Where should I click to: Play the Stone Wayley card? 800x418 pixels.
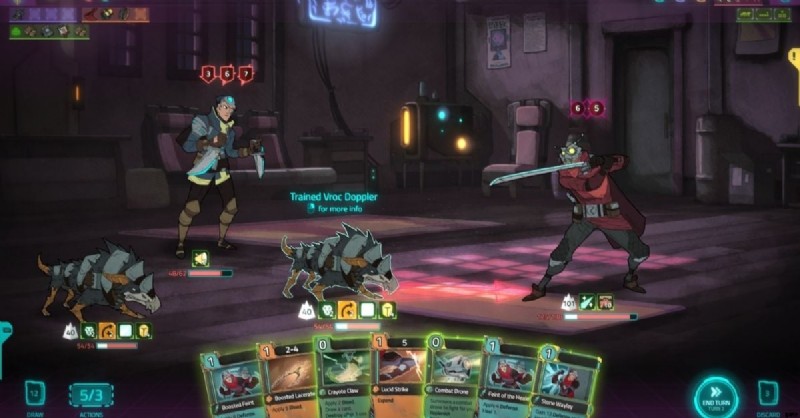tap(566, 385)
